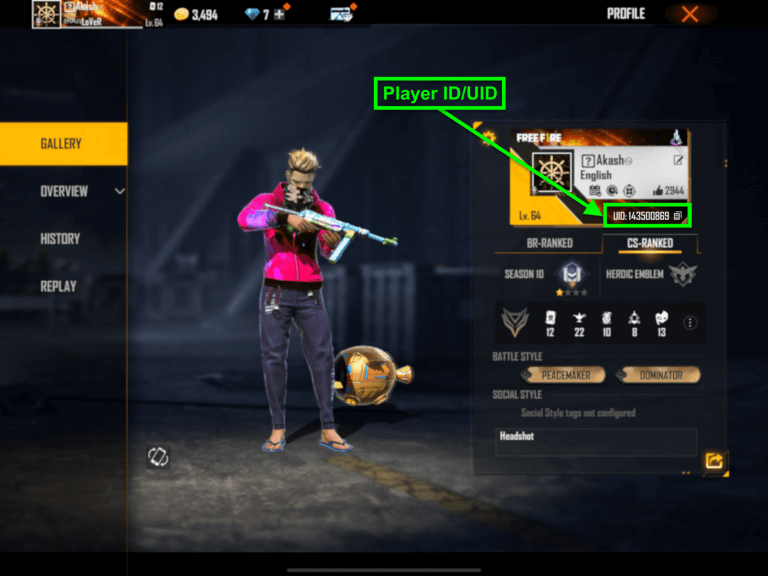768x576 pixels.
Task: Open the Replay section
Action: tap(59, 285)
